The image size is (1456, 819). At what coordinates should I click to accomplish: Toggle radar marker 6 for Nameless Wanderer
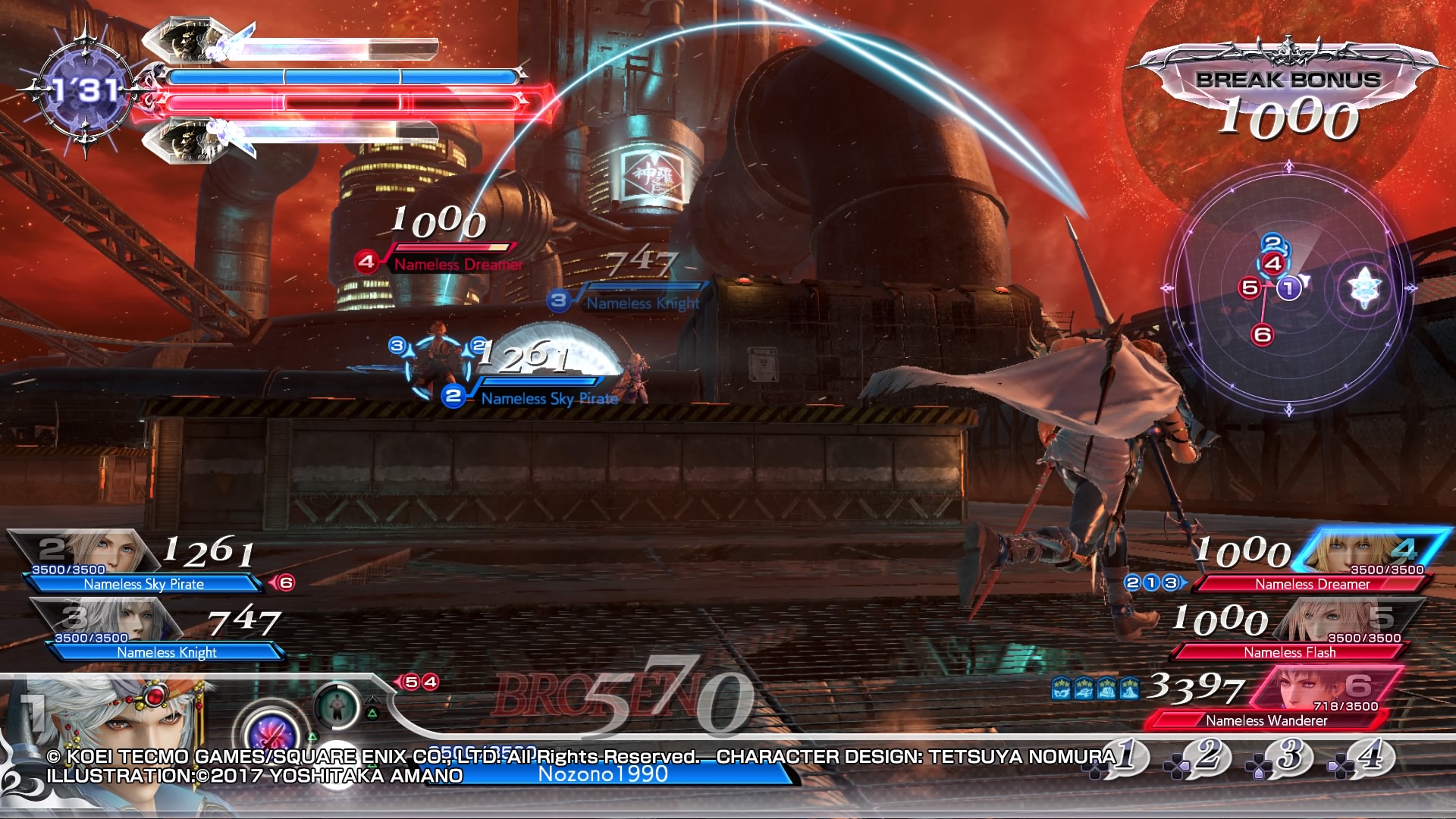[1261, 333]
